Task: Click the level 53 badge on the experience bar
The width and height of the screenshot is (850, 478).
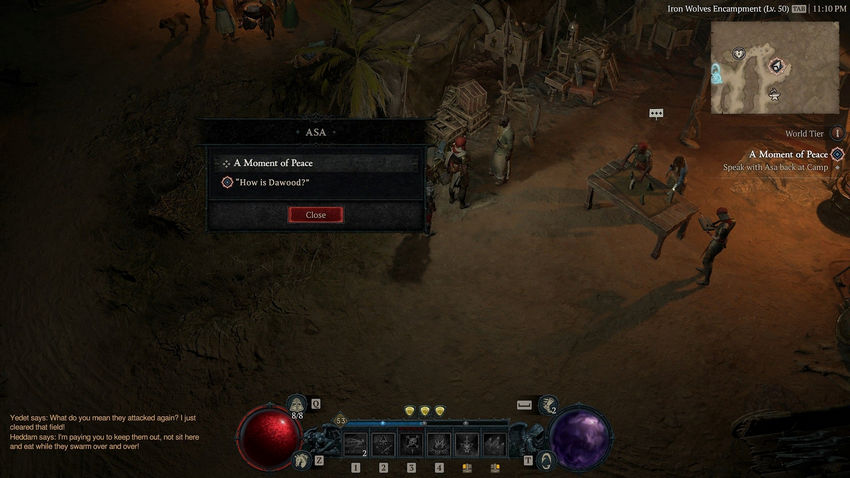Action: [x=340, y=421]
